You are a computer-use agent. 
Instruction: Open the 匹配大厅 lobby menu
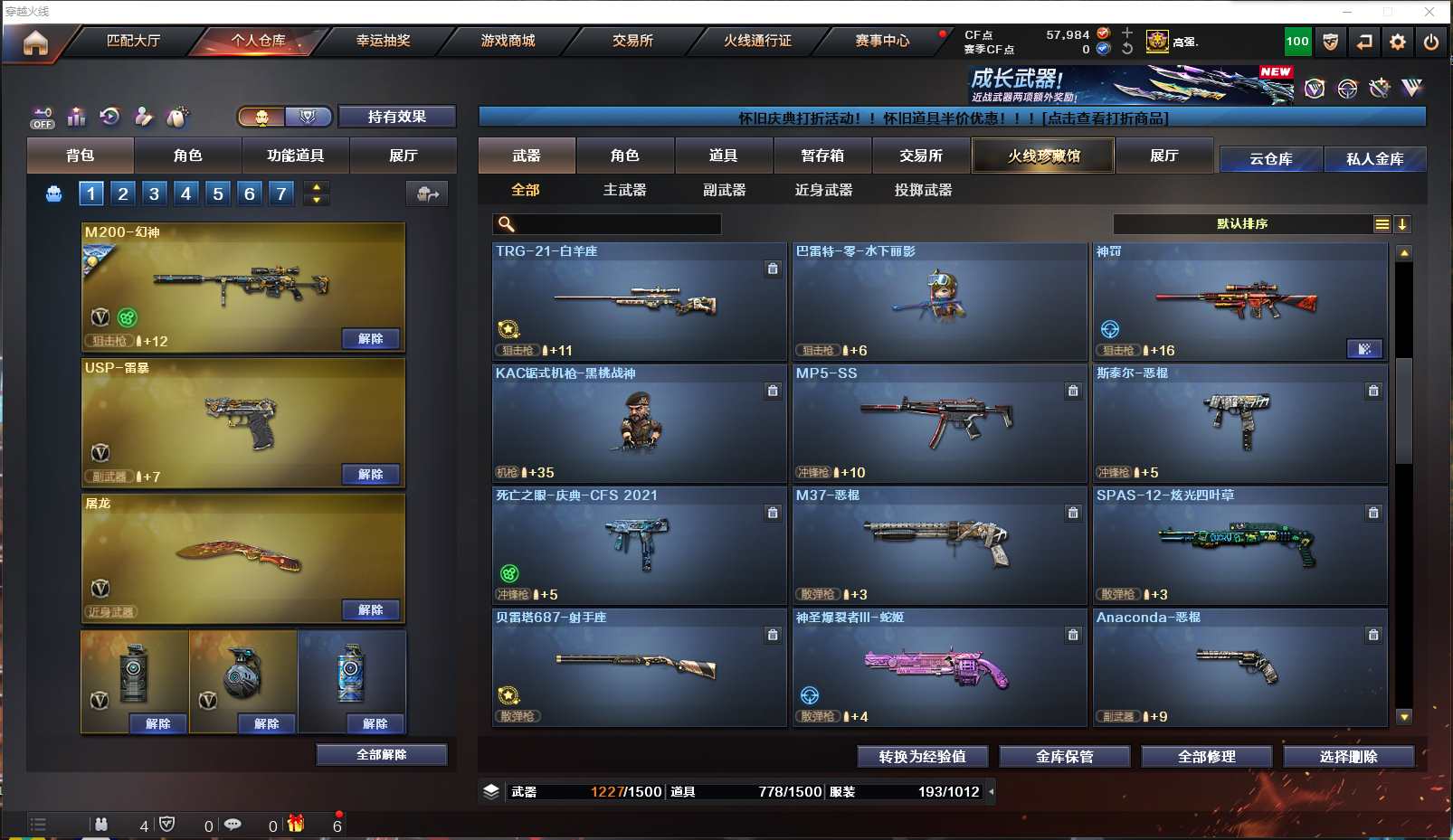pyautogui.click(x=133, y=41)
